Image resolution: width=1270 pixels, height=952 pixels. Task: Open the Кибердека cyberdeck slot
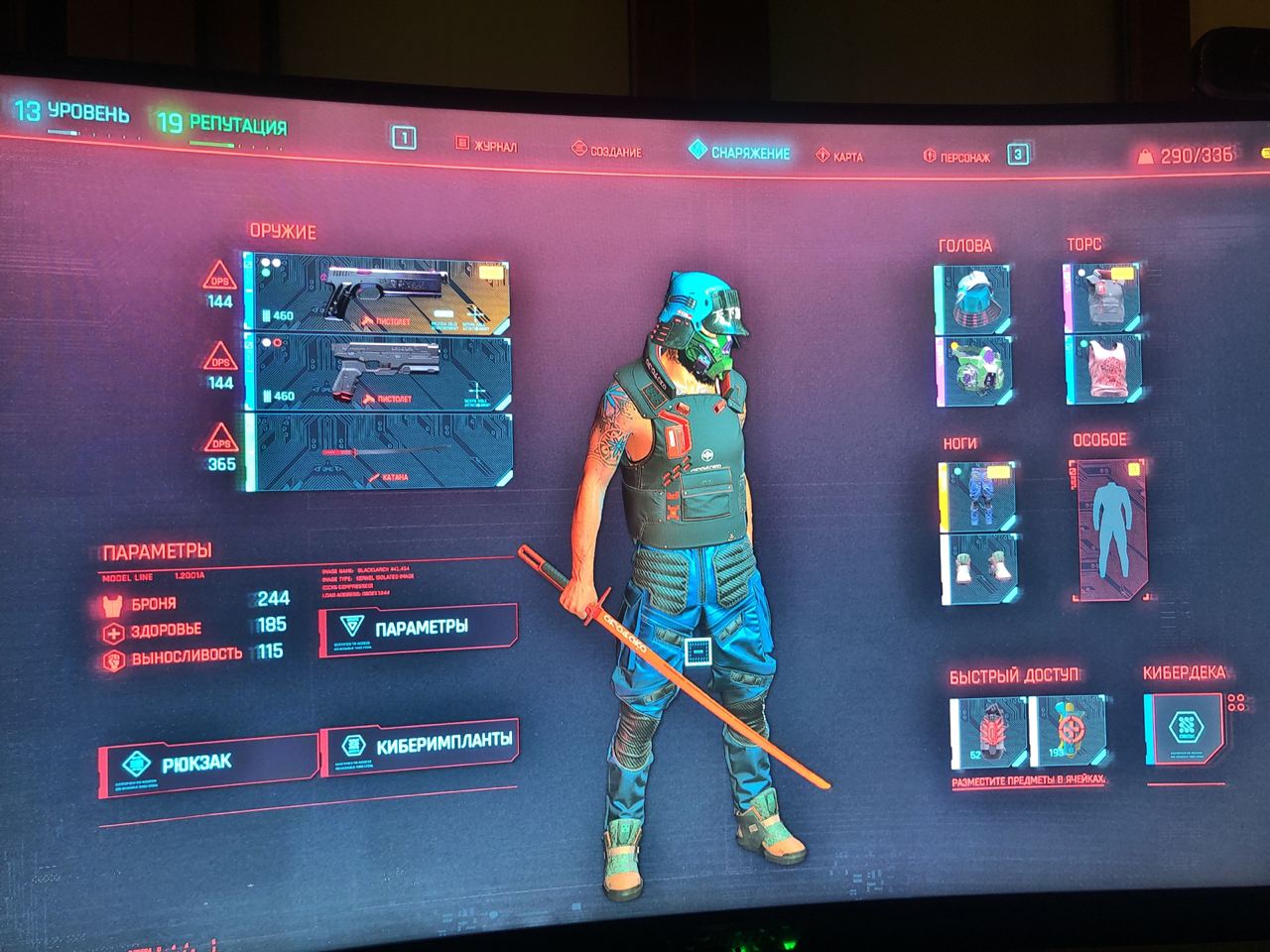pyautogui.click(x=1184, y=730)
